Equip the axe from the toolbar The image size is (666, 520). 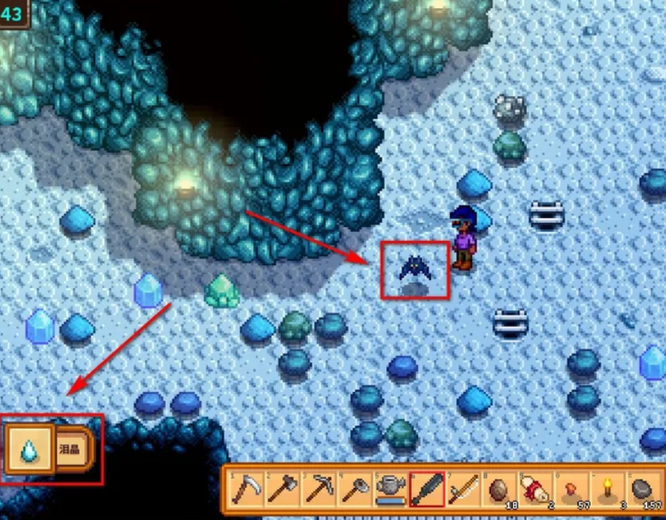(283, 490)
